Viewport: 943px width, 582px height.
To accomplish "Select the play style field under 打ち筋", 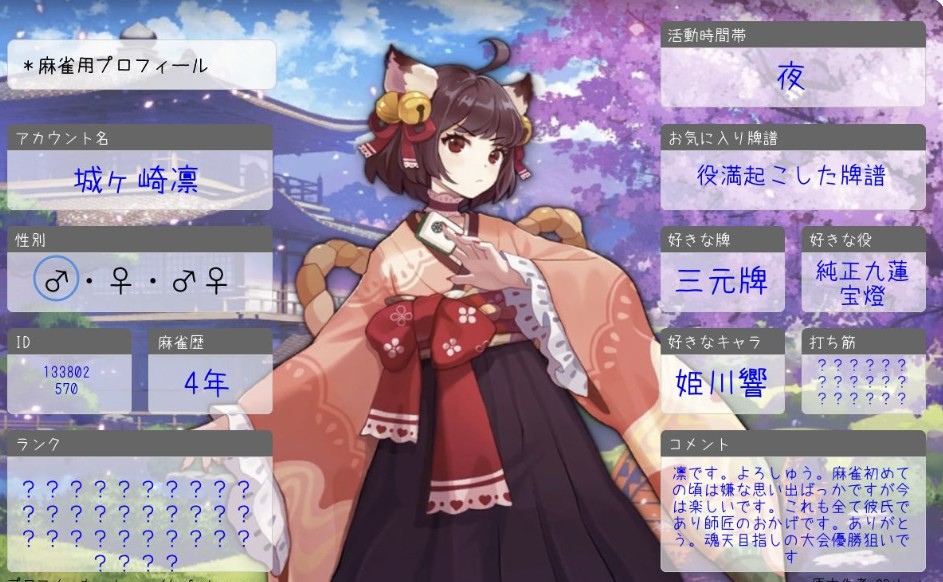I will (x=862, y=382).
